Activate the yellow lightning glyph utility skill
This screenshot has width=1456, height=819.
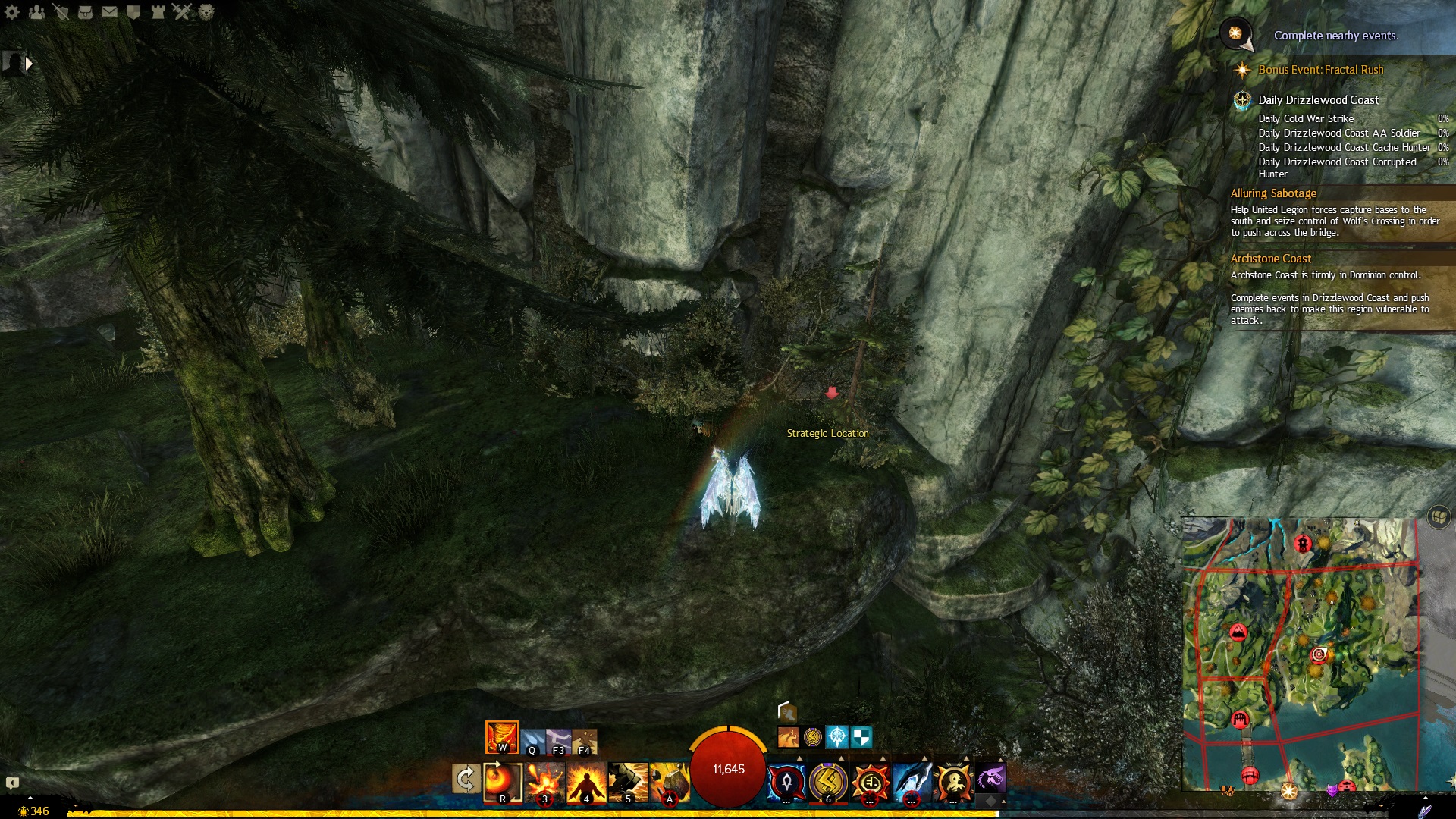828,782
